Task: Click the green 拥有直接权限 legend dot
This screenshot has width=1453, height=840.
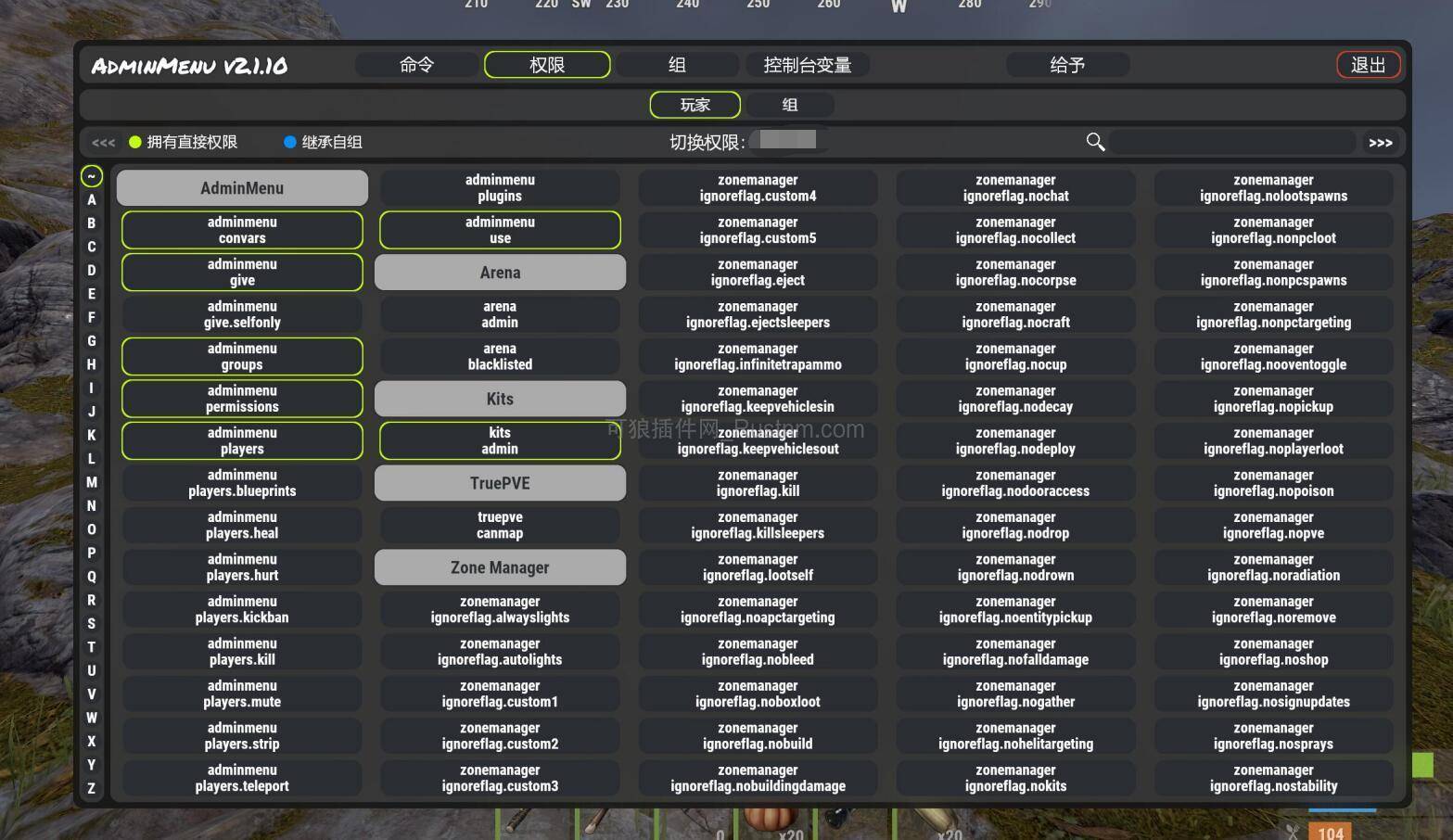Action: point(135,142)
